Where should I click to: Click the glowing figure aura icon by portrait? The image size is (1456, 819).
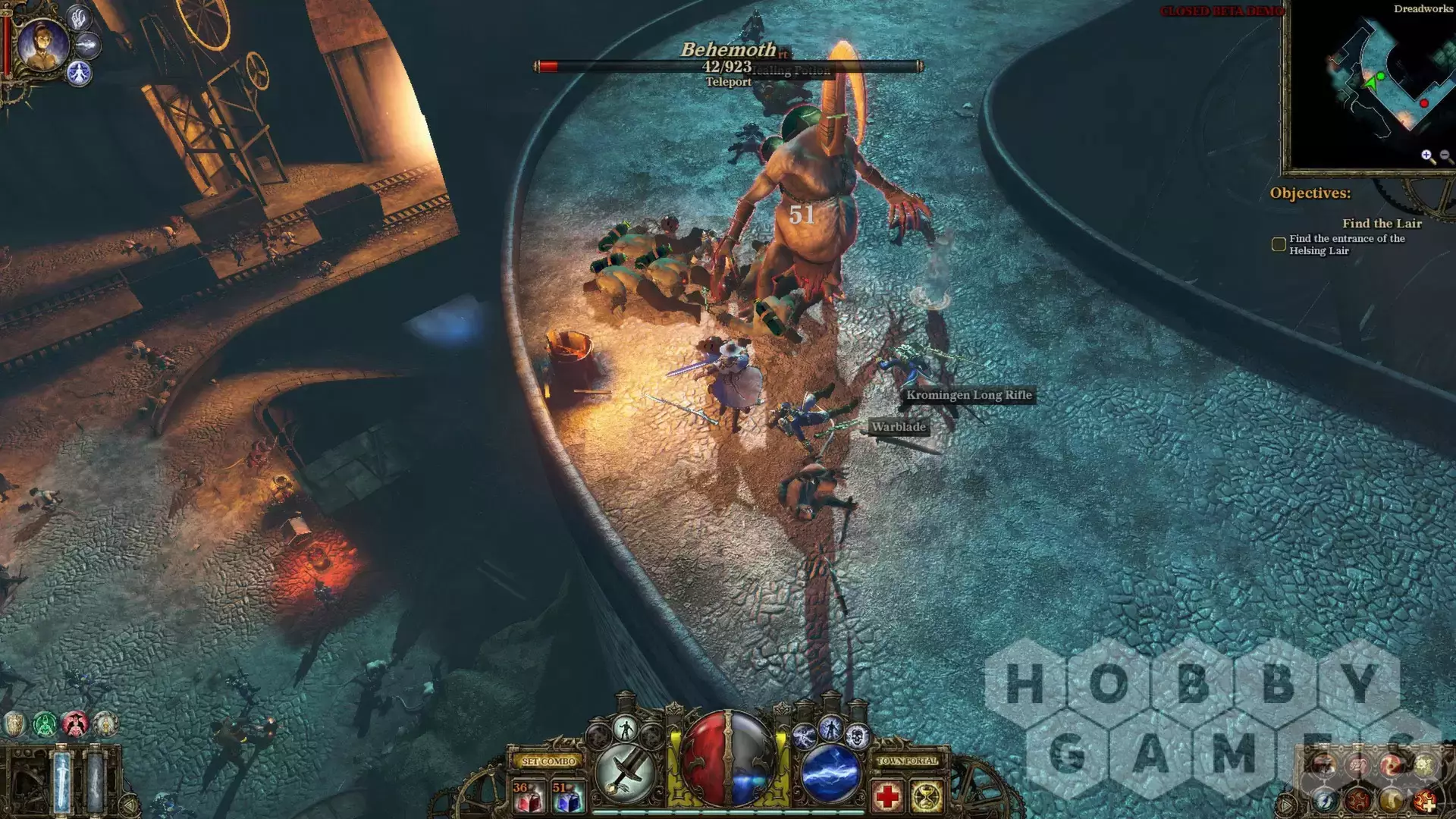tap(79, 74)
